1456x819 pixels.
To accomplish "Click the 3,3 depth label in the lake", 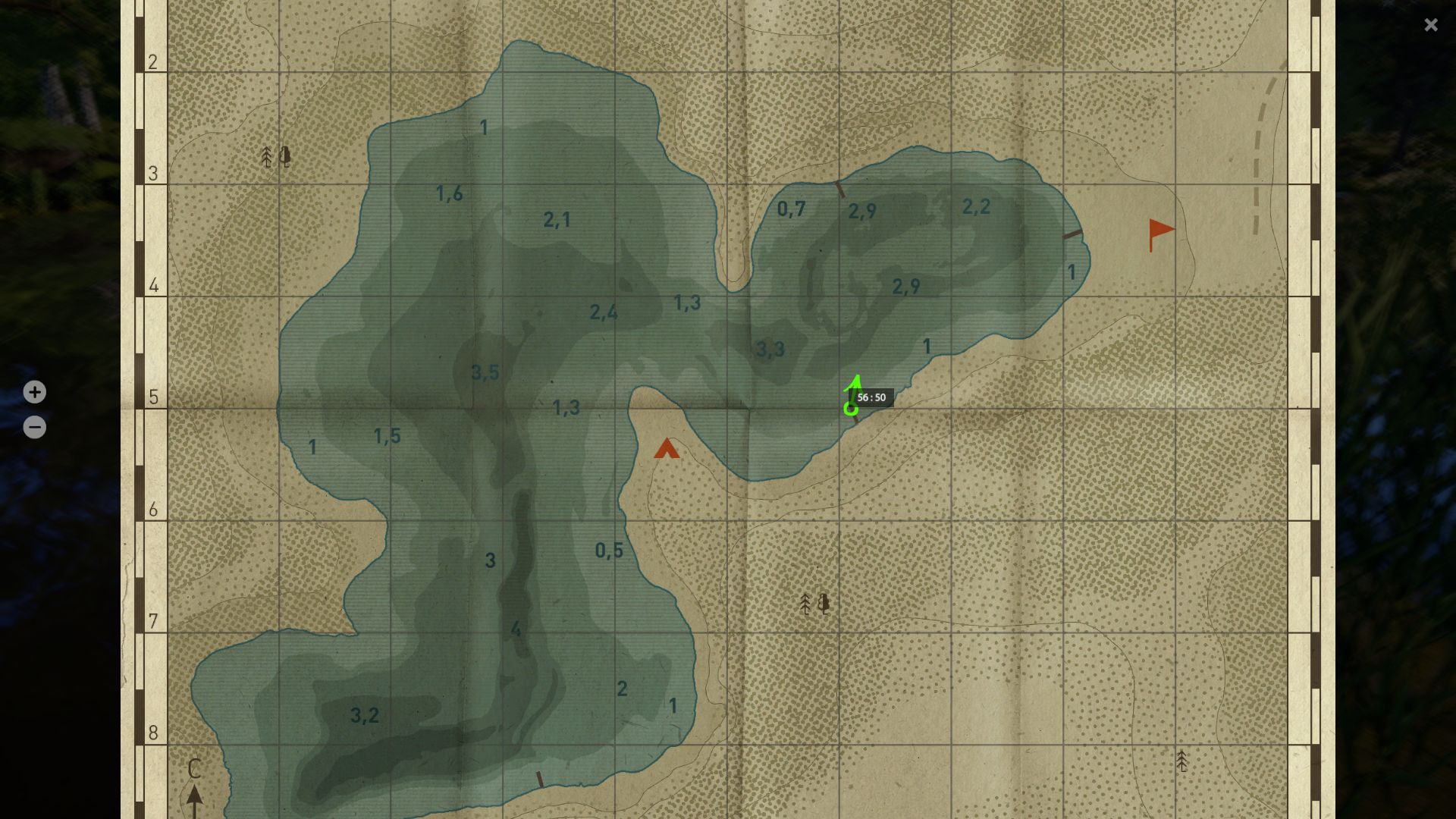I will tap(771, 349).
